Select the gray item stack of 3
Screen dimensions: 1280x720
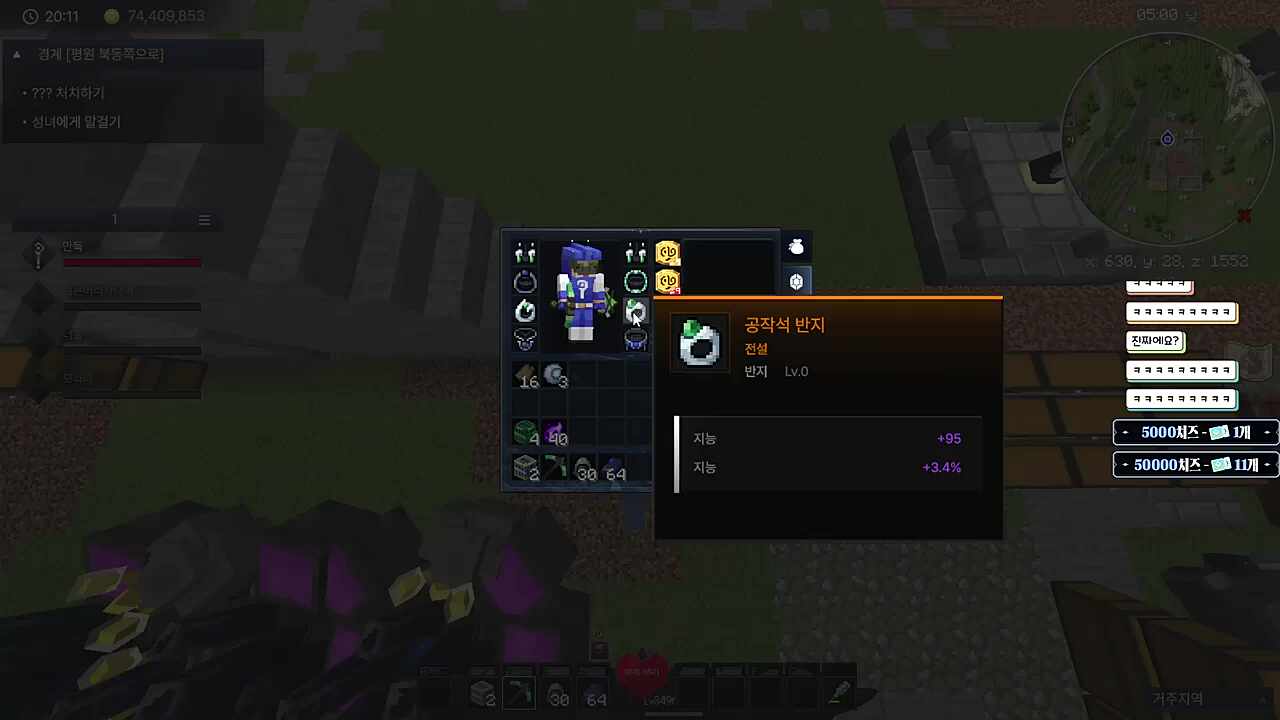pyautogui.click(x=555, y=376)
